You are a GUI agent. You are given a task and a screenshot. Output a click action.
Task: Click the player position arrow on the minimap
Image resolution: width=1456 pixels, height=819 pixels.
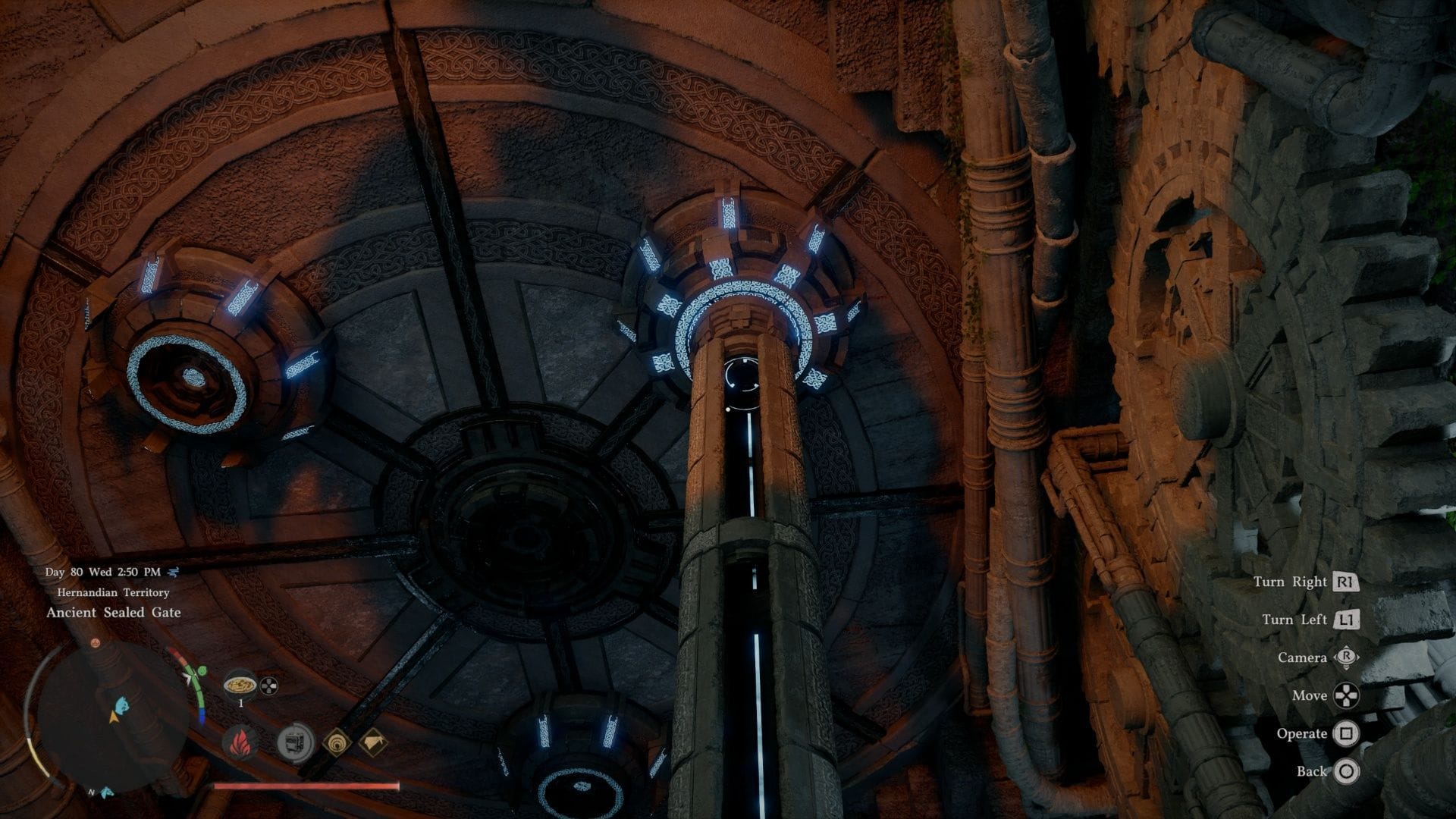(x=113, y=718)
